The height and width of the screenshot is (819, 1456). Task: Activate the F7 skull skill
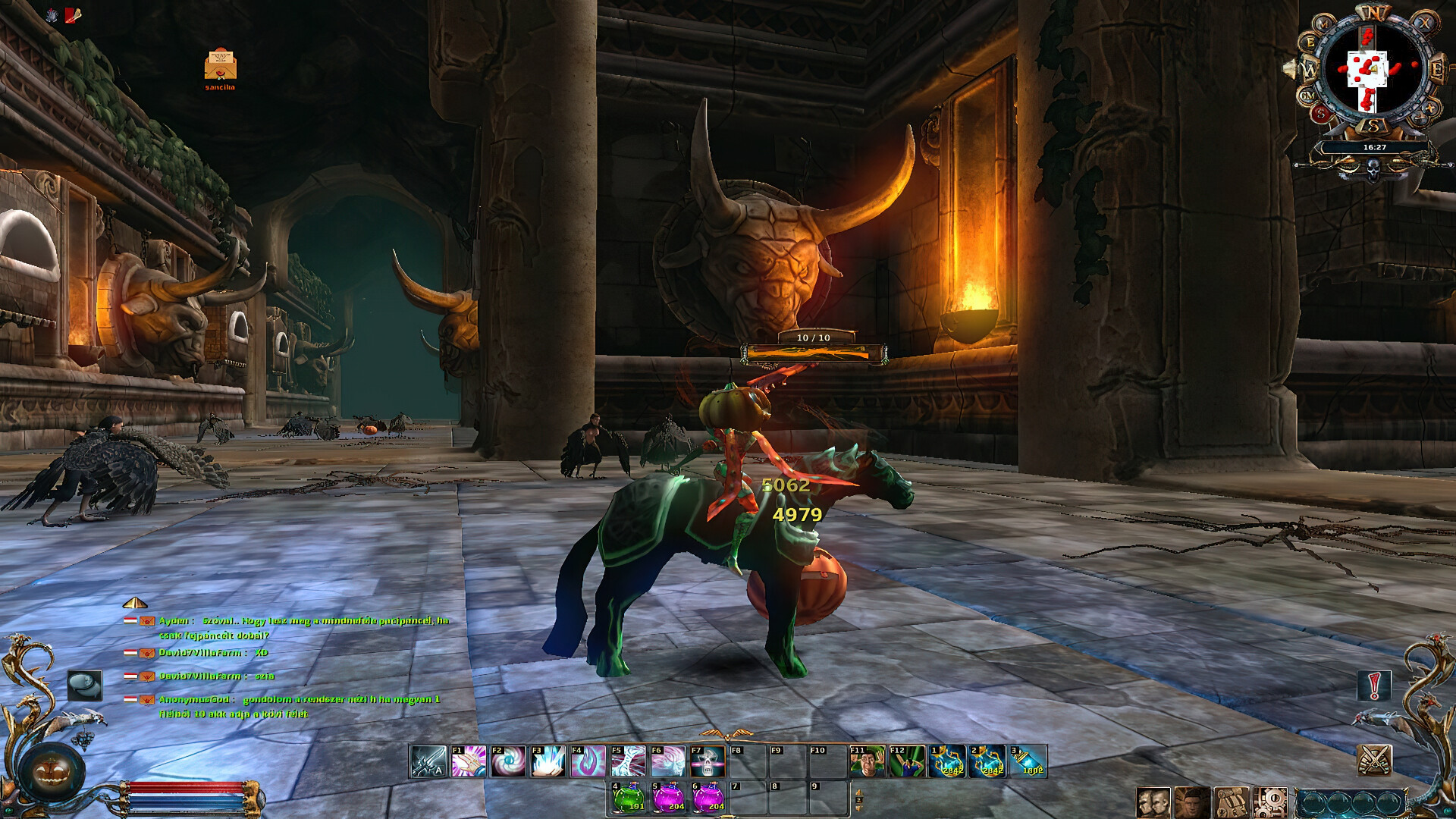coord(707,760)
